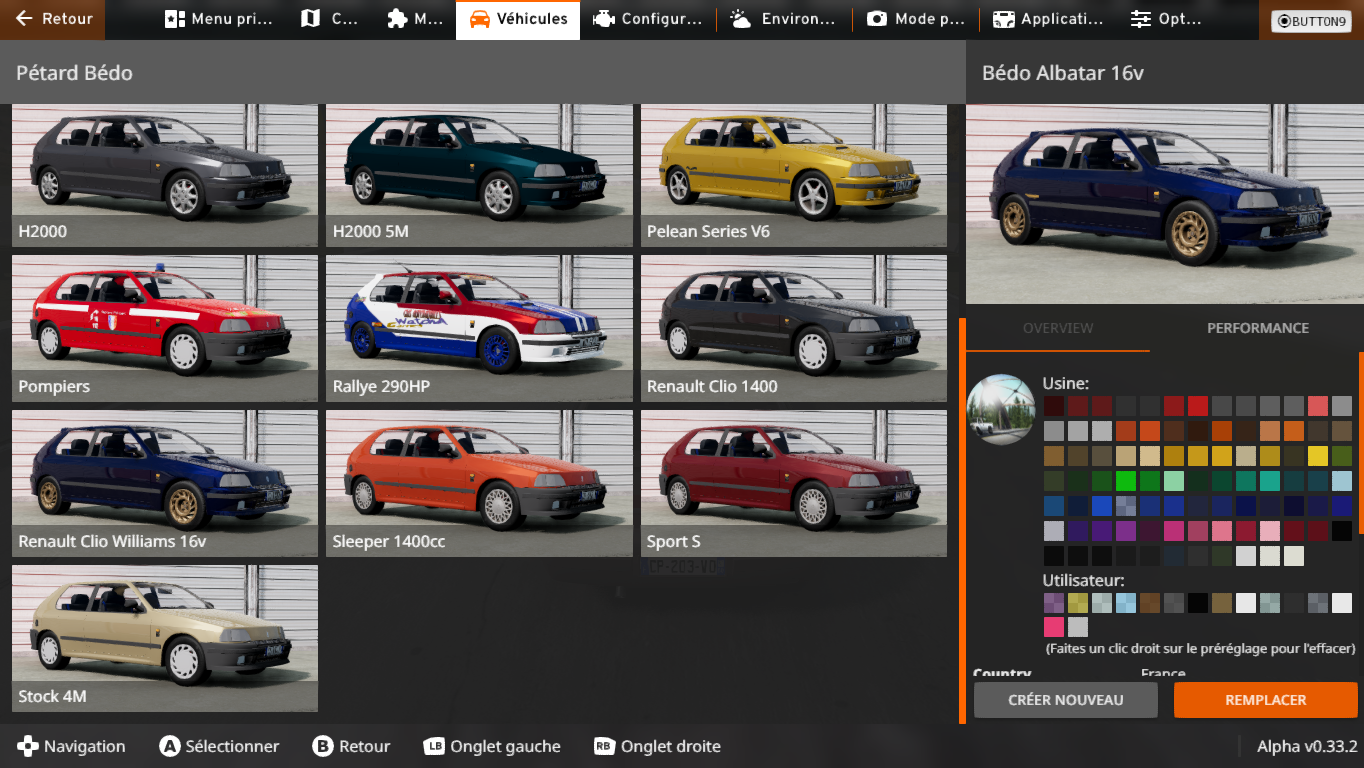Image resolution: width=1364 pixels, height=768 pixels.
Task: Select the Renault Clio 1400 tile
Action: coord(794,329)
